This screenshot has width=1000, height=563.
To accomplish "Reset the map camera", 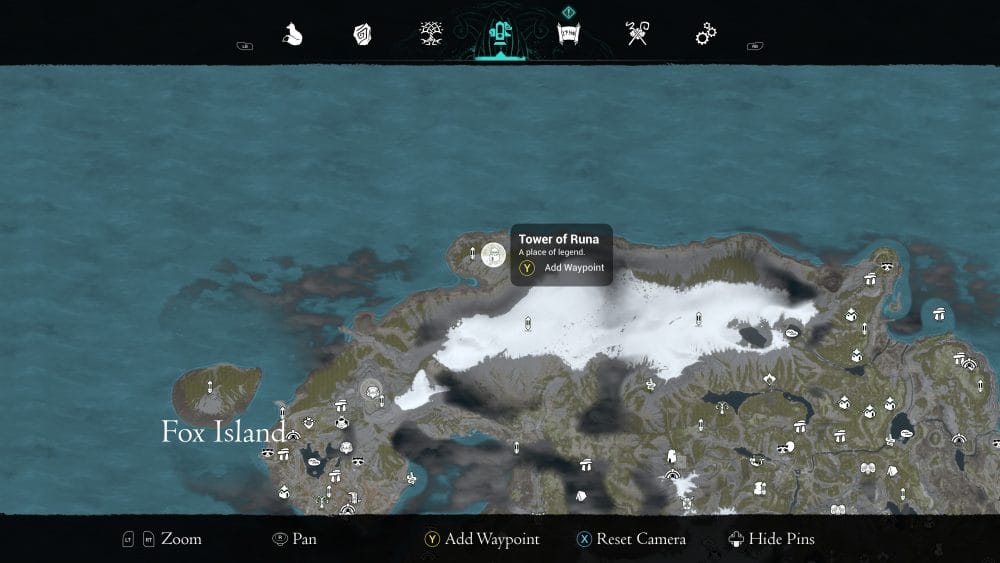I will [x=631, y=539].
